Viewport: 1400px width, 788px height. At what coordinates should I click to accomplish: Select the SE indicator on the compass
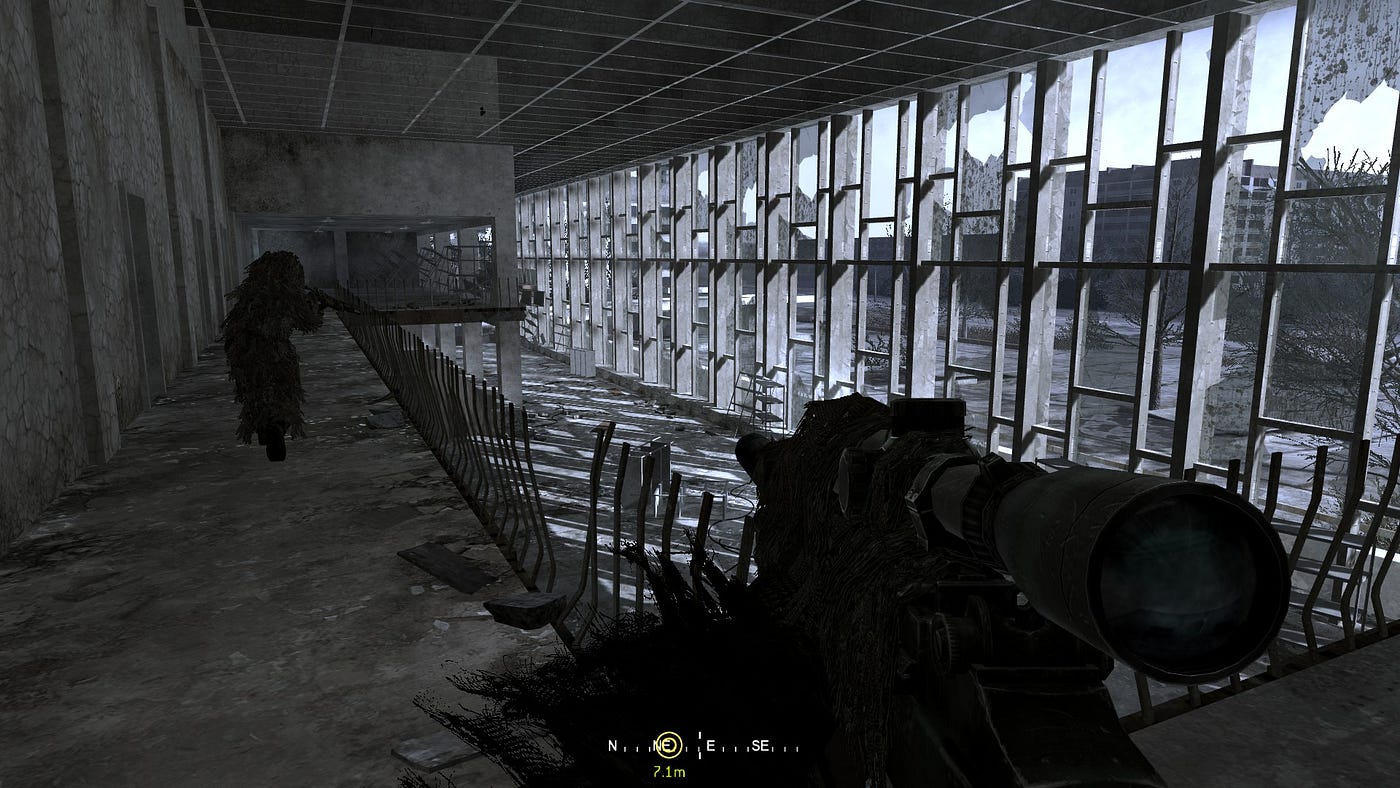(760, 746)
